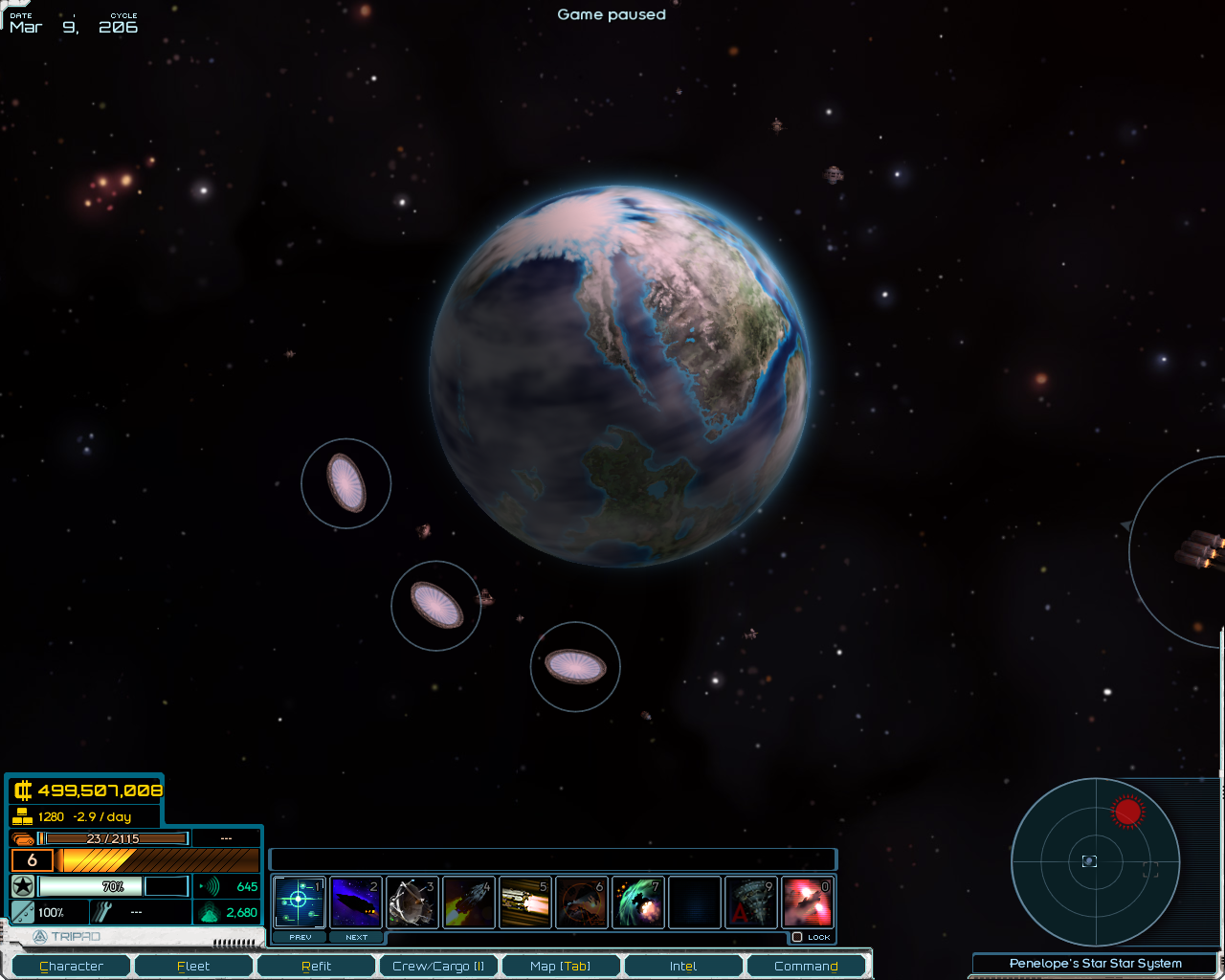Activate the engine flare ability in slot 5
Viewport: 1225px width, 980px height.
[x=524, y=902]
